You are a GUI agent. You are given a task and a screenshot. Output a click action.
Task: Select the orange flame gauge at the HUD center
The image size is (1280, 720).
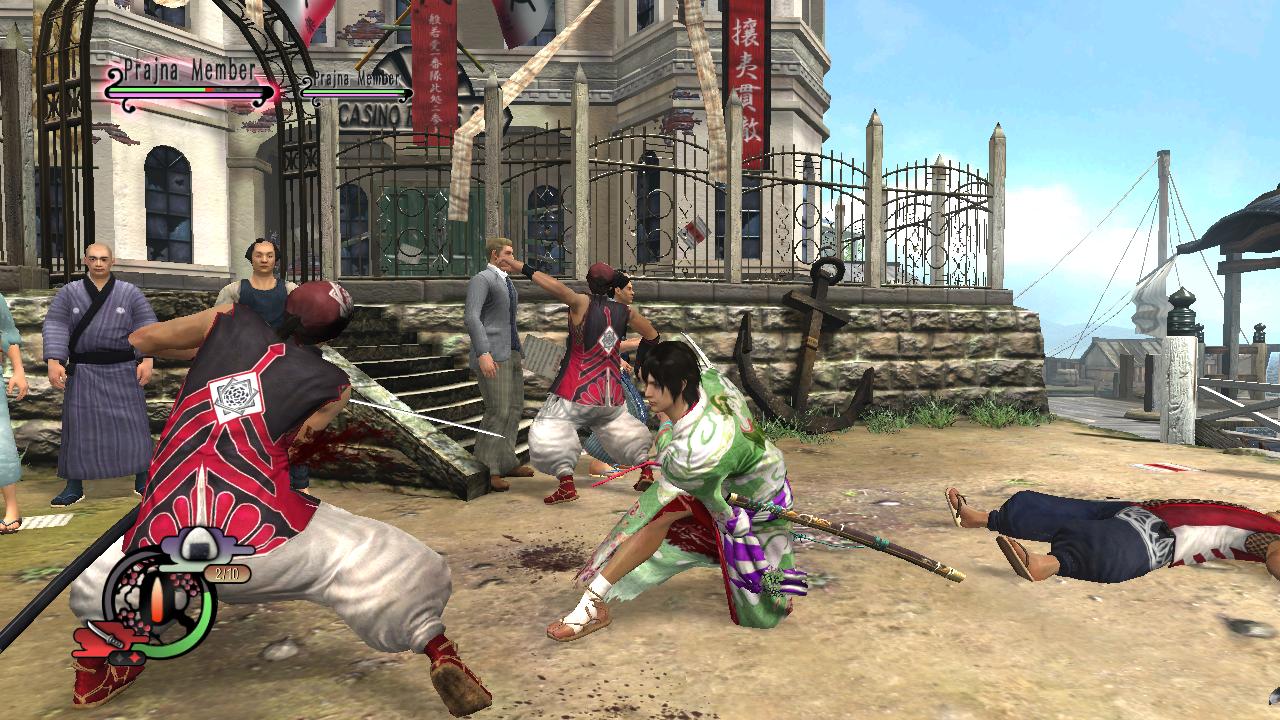pyautogui.click(x=158, y=597)
